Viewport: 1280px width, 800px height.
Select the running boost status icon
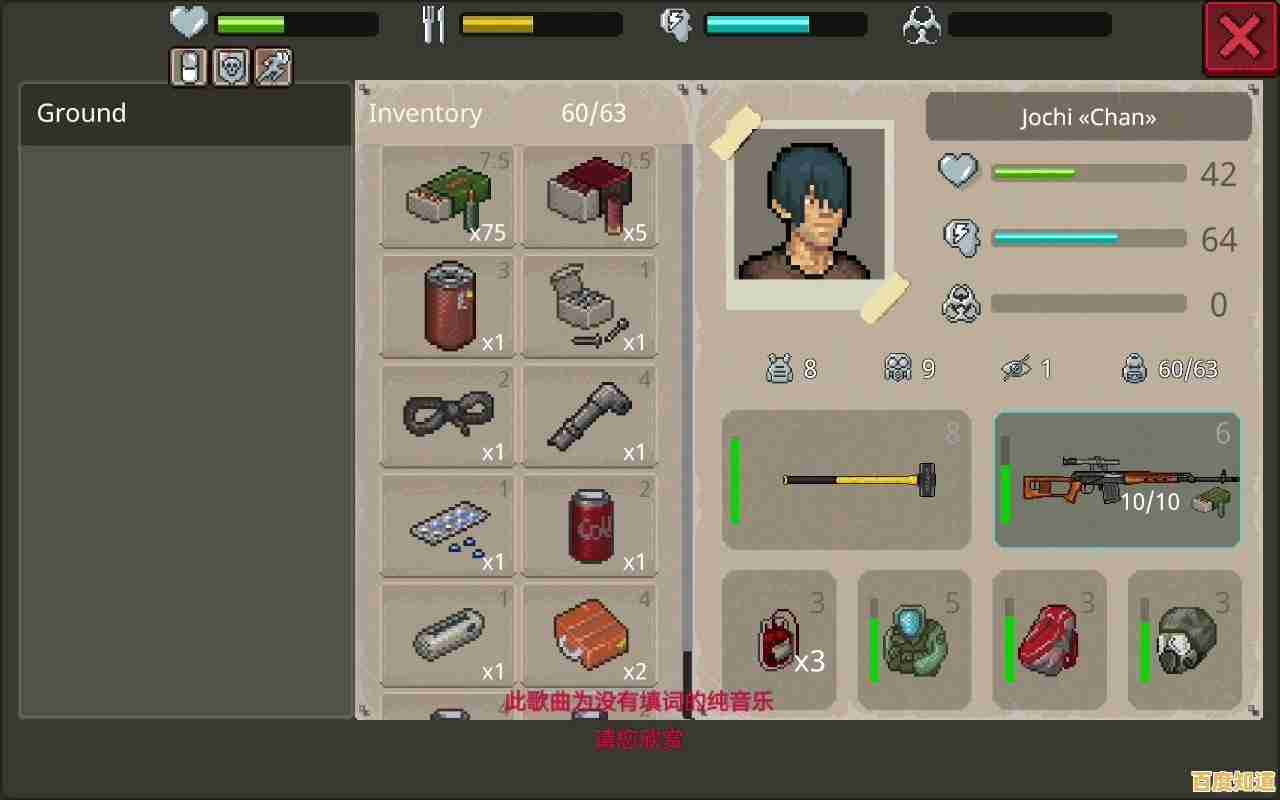[272, 67]
